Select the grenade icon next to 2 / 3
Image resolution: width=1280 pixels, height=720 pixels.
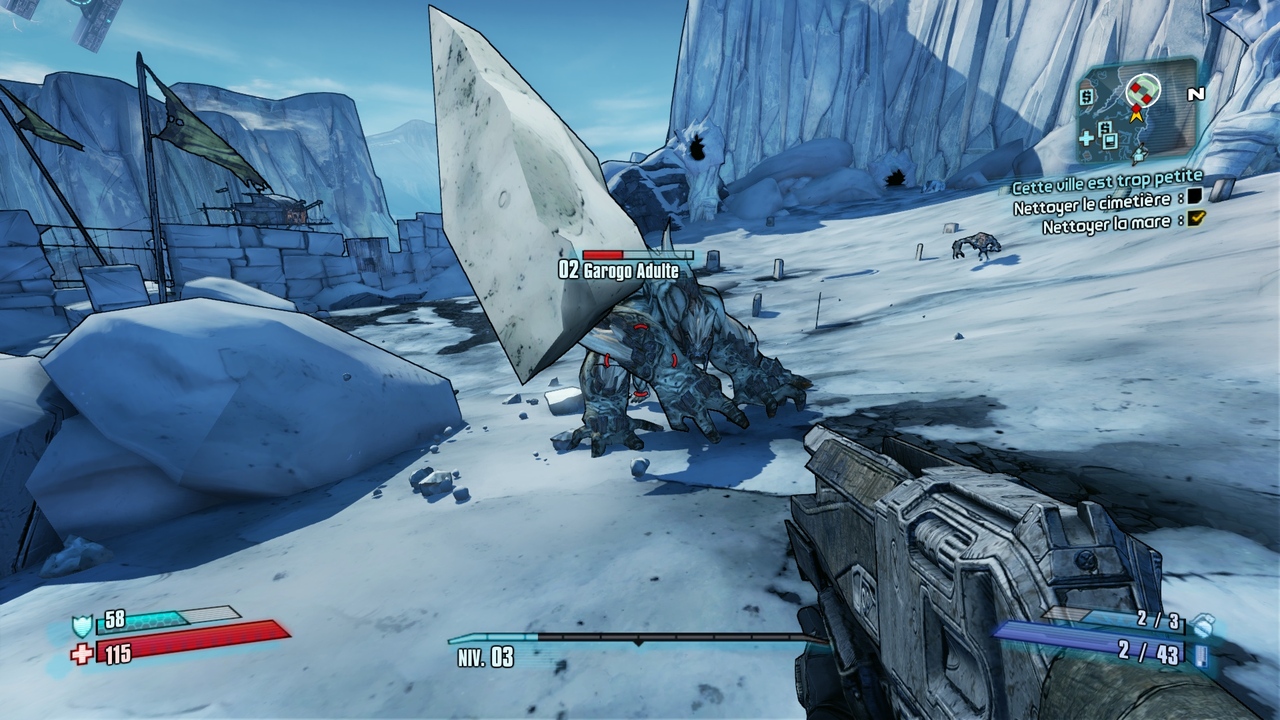(1204, 623)
